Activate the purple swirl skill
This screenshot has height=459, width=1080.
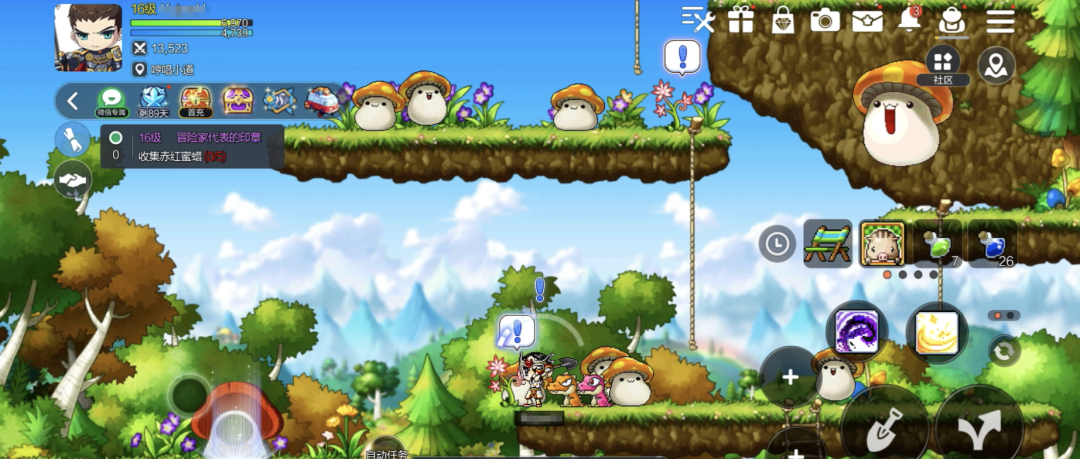(x=856, y=332)
